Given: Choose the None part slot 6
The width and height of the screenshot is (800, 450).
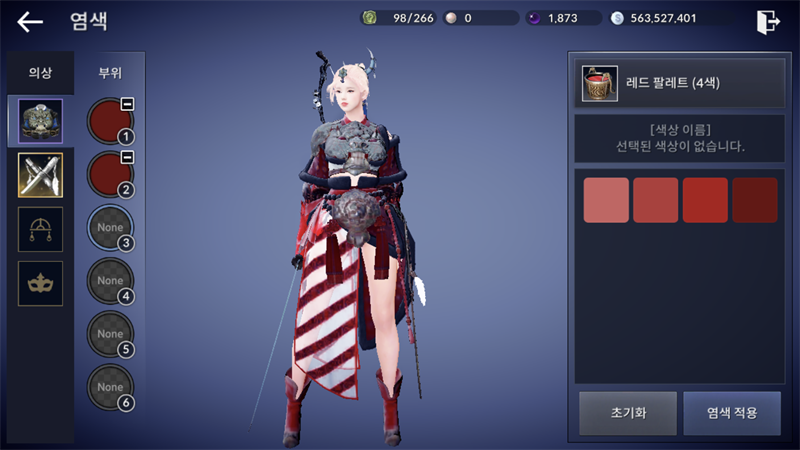Looking at the screenshot, I should pyautogui.click(x=110, y=387).
